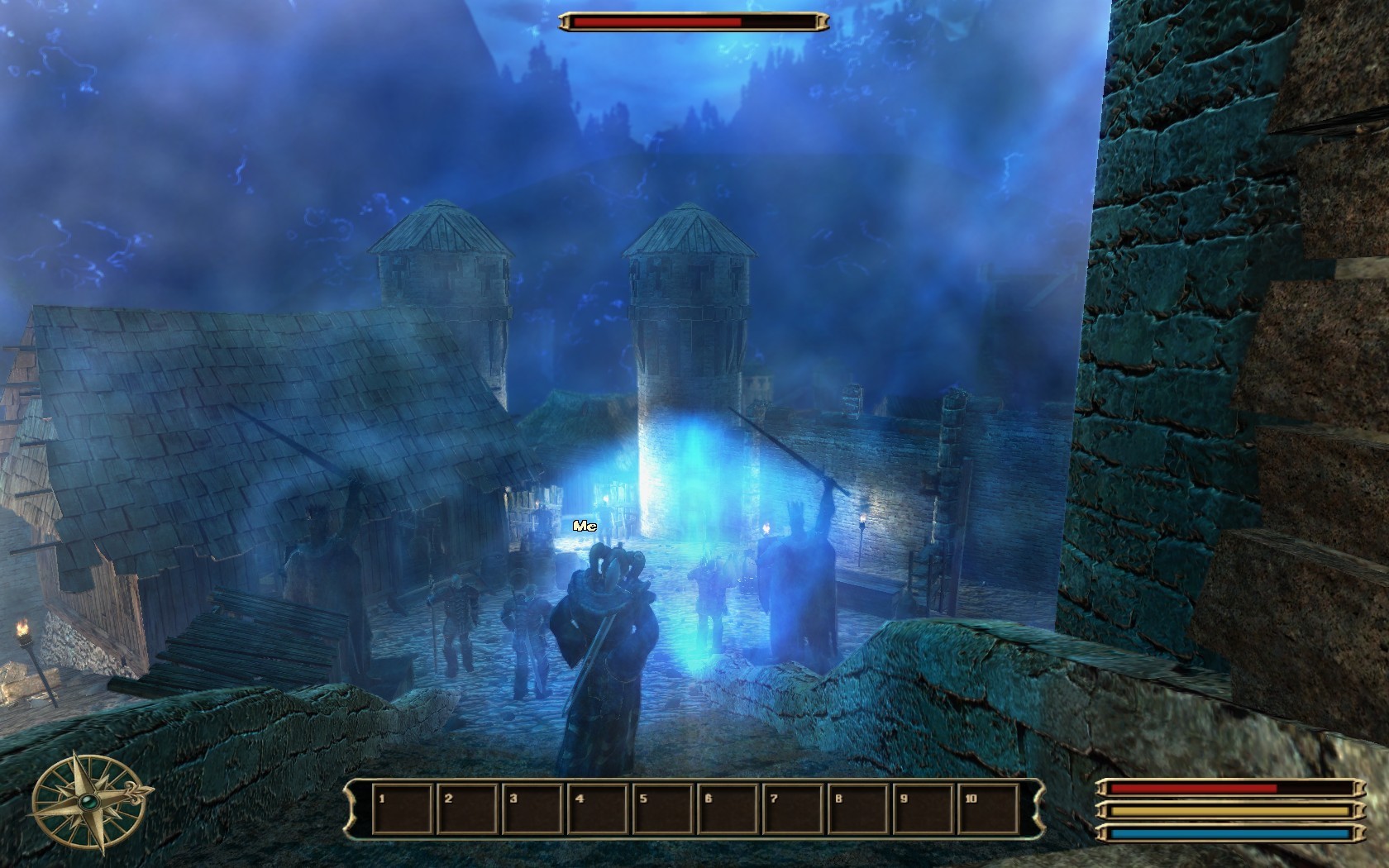Choose quick slot number 7
Screen dimensions: 1389x868
click(x=794, y=808)
